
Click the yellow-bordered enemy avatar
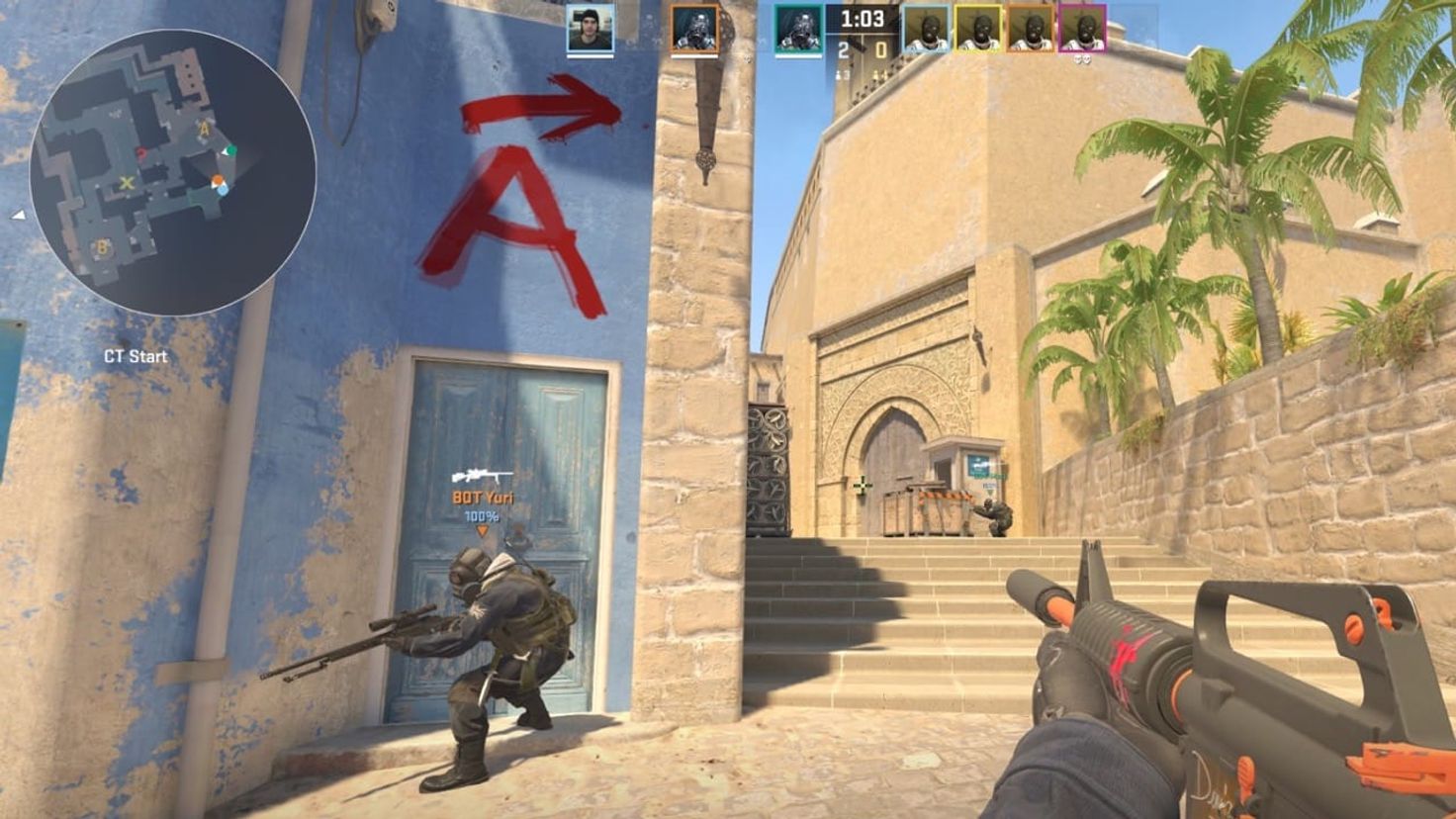[977, 30]
